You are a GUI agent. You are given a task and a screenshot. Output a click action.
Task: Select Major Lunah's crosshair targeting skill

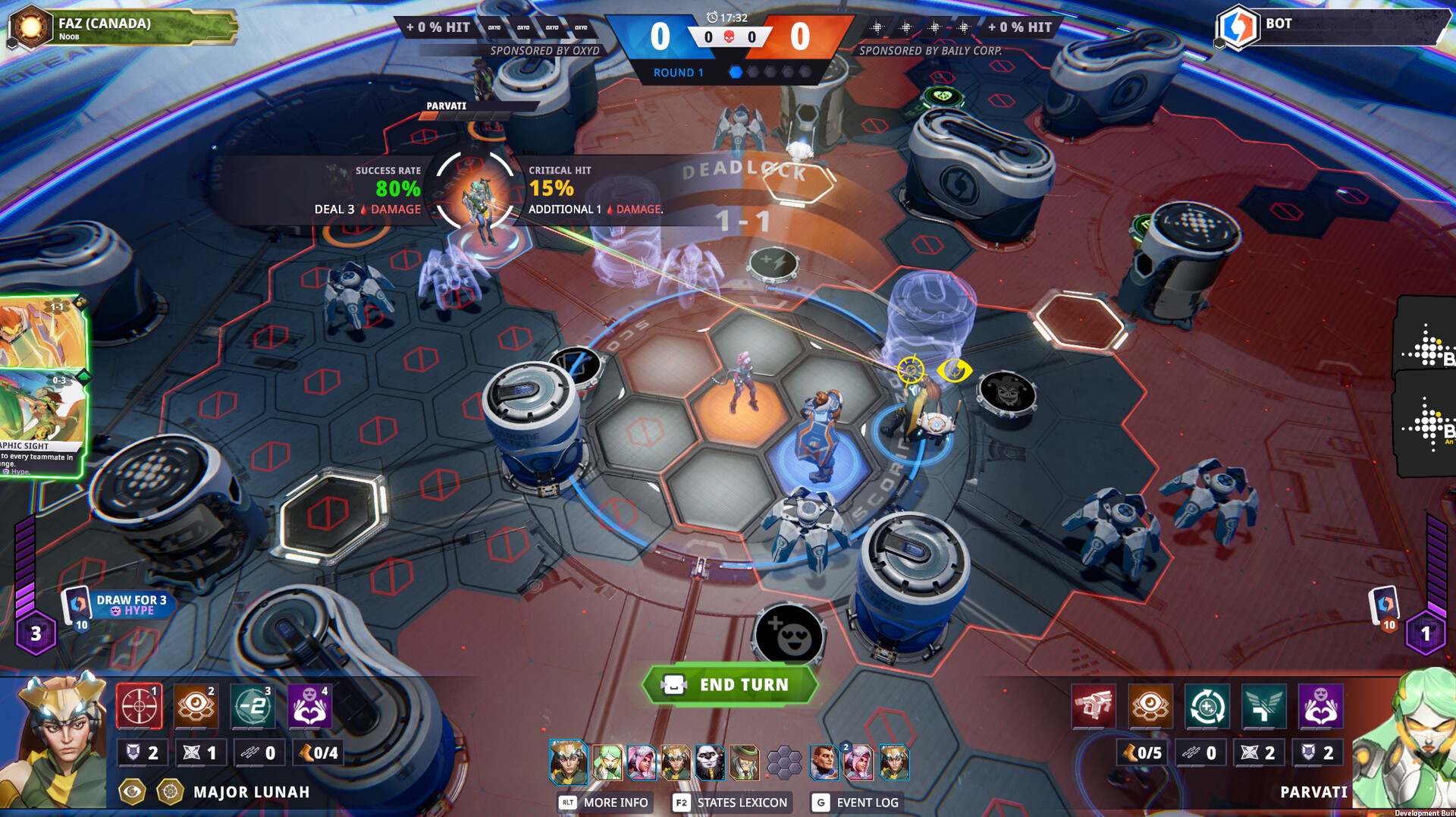pyautogui.click(x=139, y=705)
